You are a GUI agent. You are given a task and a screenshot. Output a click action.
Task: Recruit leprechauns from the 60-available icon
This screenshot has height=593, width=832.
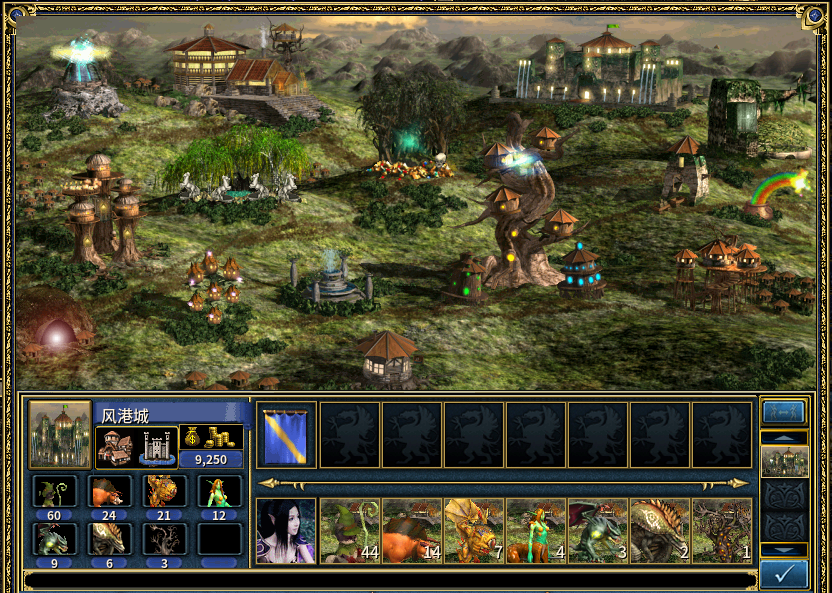pyautogui.click(x=54, y=491)
